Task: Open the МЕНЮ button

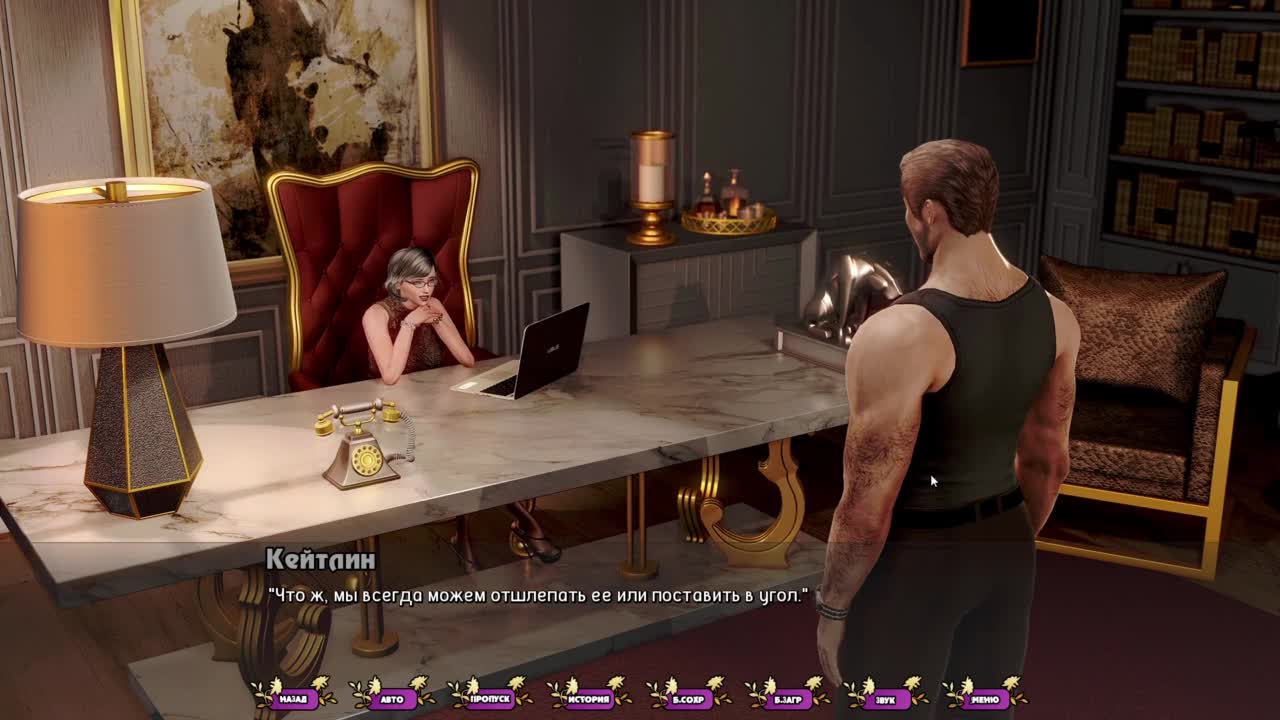Action: (984, 699)
